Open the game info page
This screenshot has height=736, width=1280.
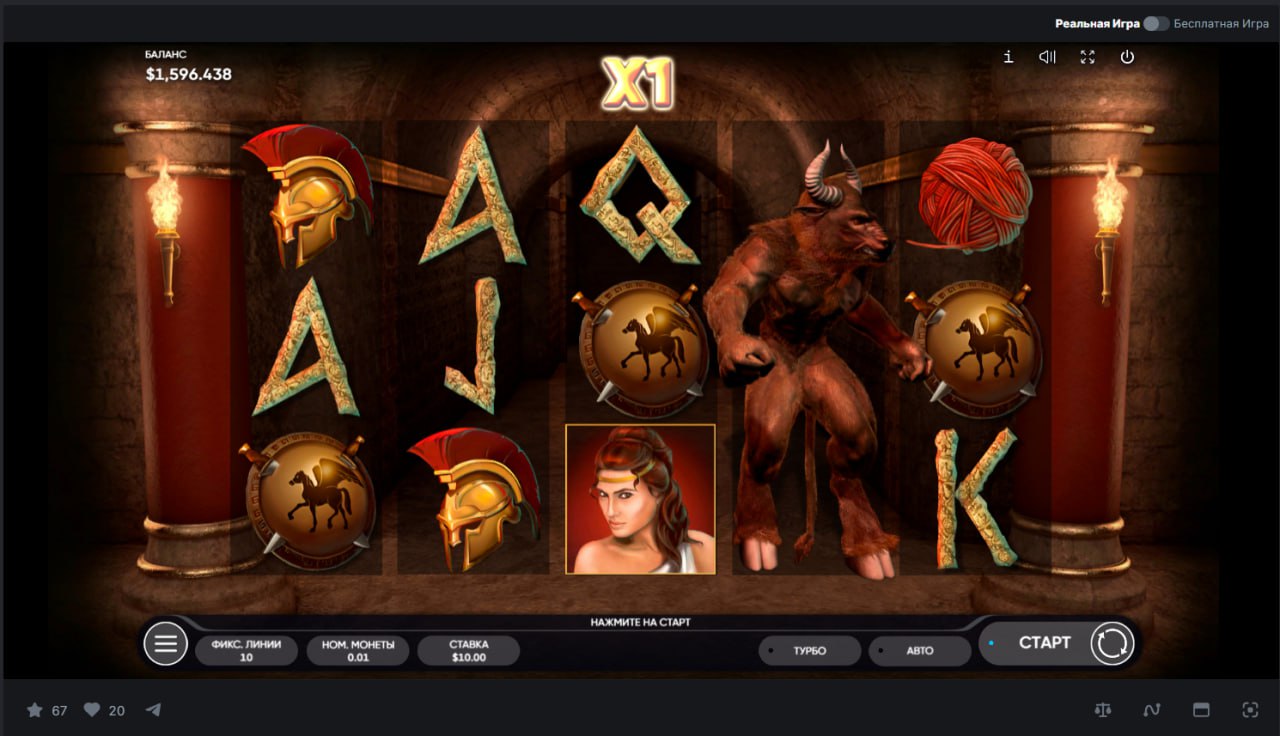pos(1008,57)
